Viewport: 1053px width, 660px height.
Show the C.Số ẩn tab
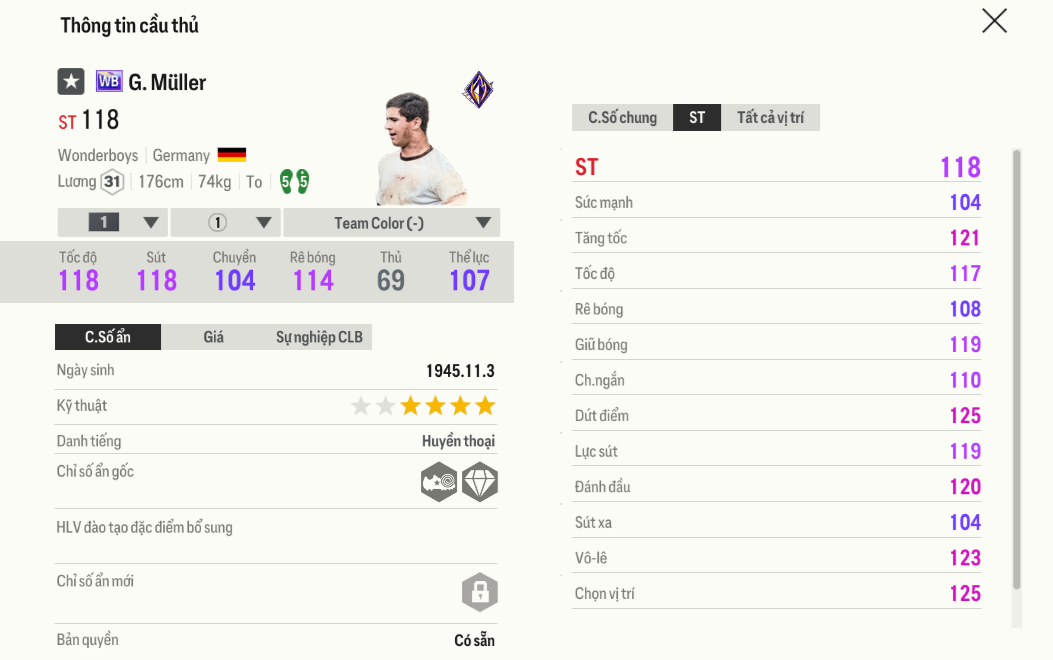point(108,337)
